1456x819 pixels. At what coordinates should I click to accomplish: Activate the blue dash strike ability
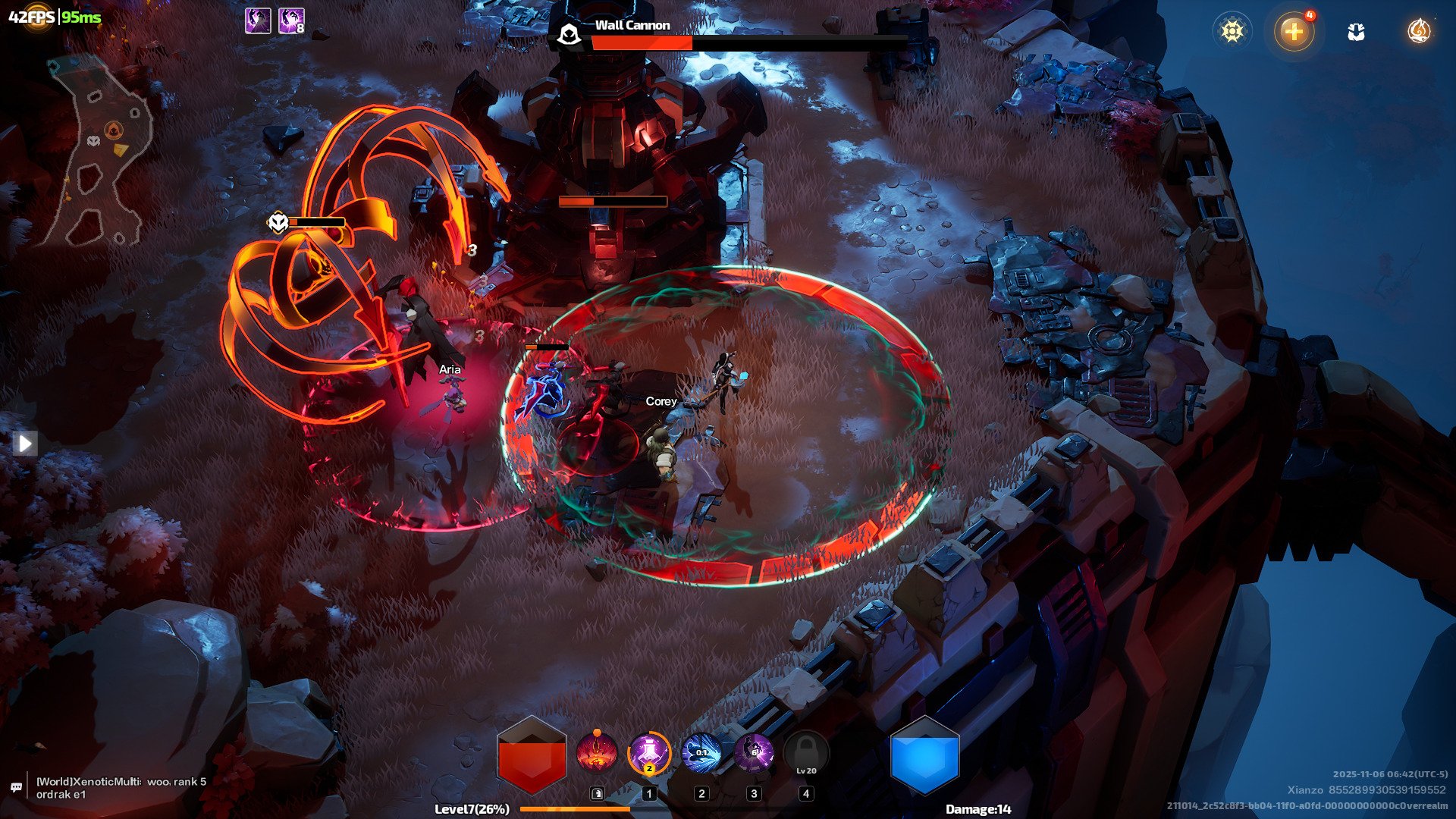[701, 754]
